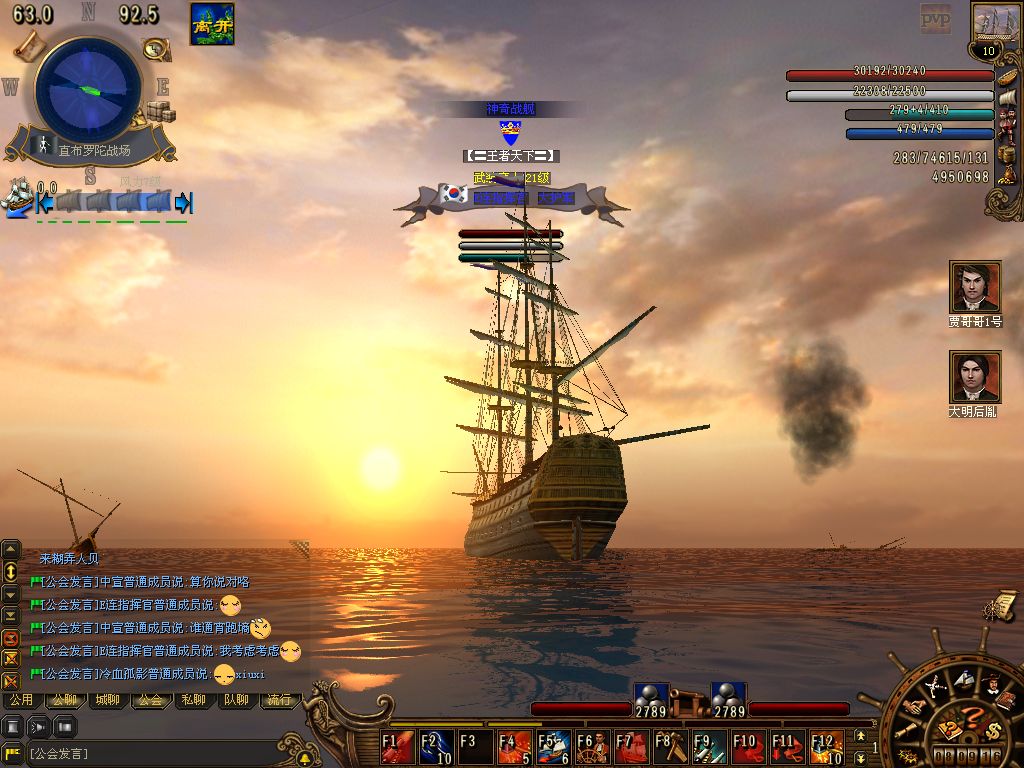Click the magnifying glass beside the minimap
This screenshot has height=768, width=1024.
[155, 48]
